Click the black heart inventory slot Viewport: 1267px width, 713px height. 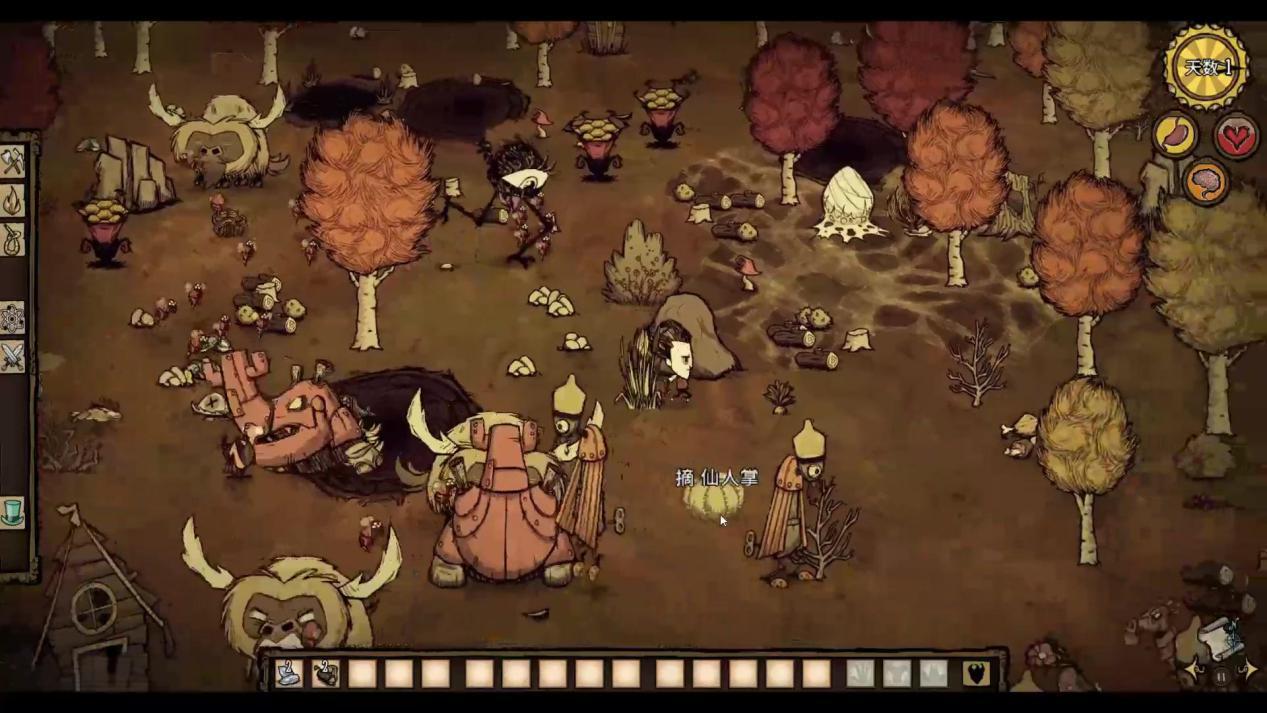tap(977, 674)
